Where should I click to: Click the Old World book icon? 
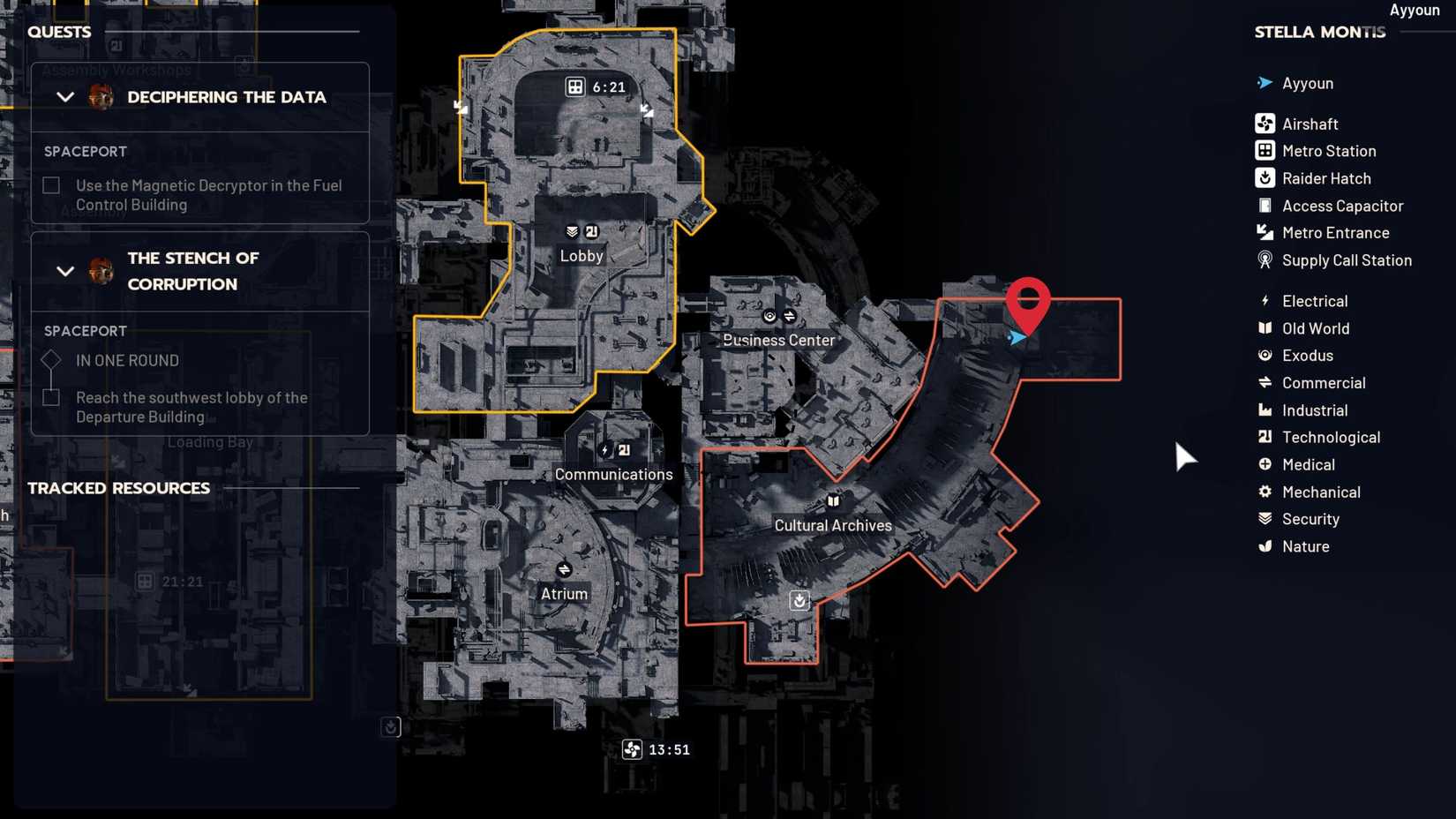click(1265, 327)
